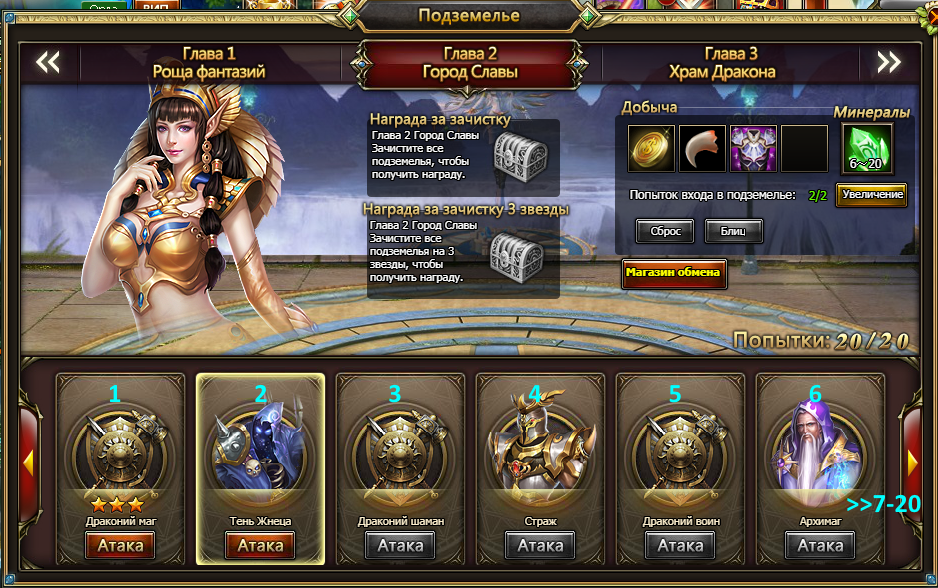Inspect the claw loot item

pos(703,148)
